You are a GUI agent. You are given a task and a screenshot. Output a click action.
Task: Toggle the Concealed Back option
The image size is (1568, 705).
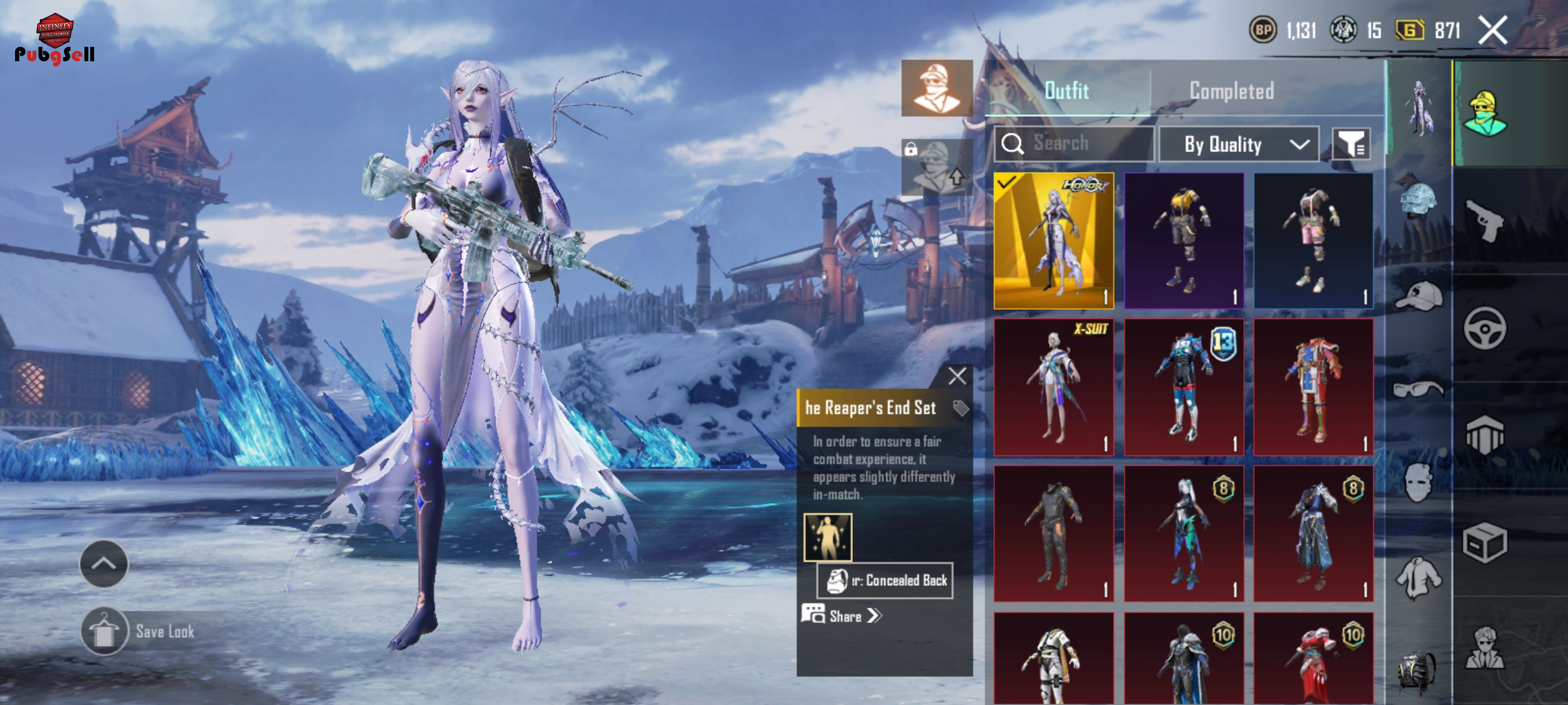tap(885, 580)
